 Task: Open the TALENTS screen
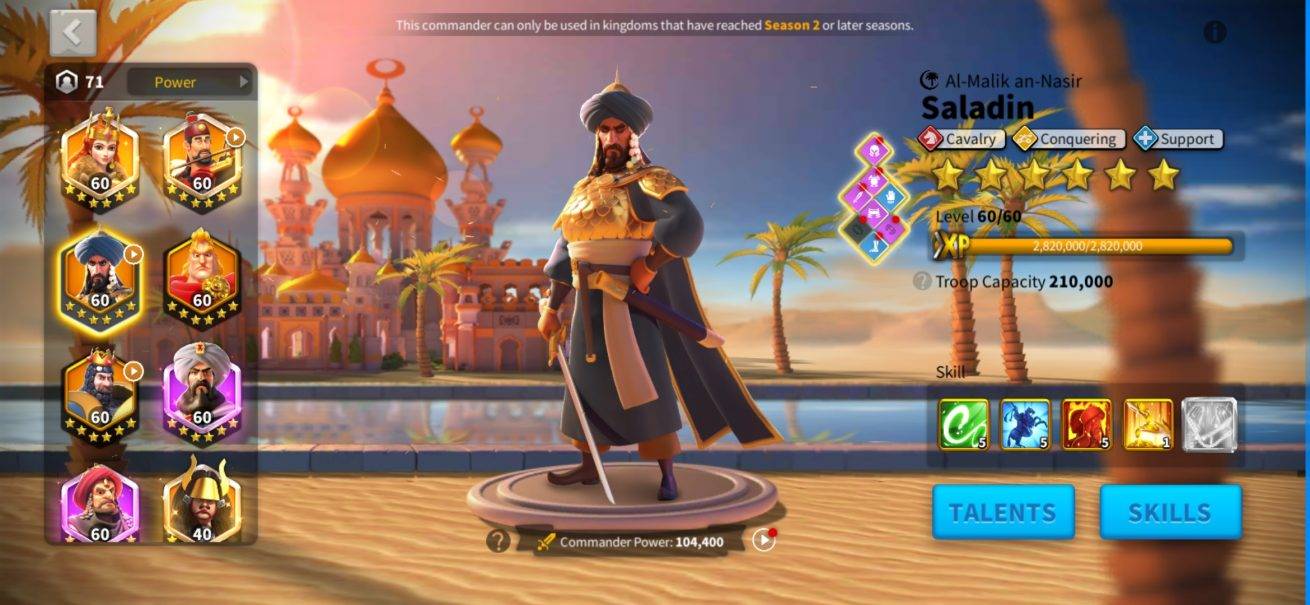tap(1003, 512)
